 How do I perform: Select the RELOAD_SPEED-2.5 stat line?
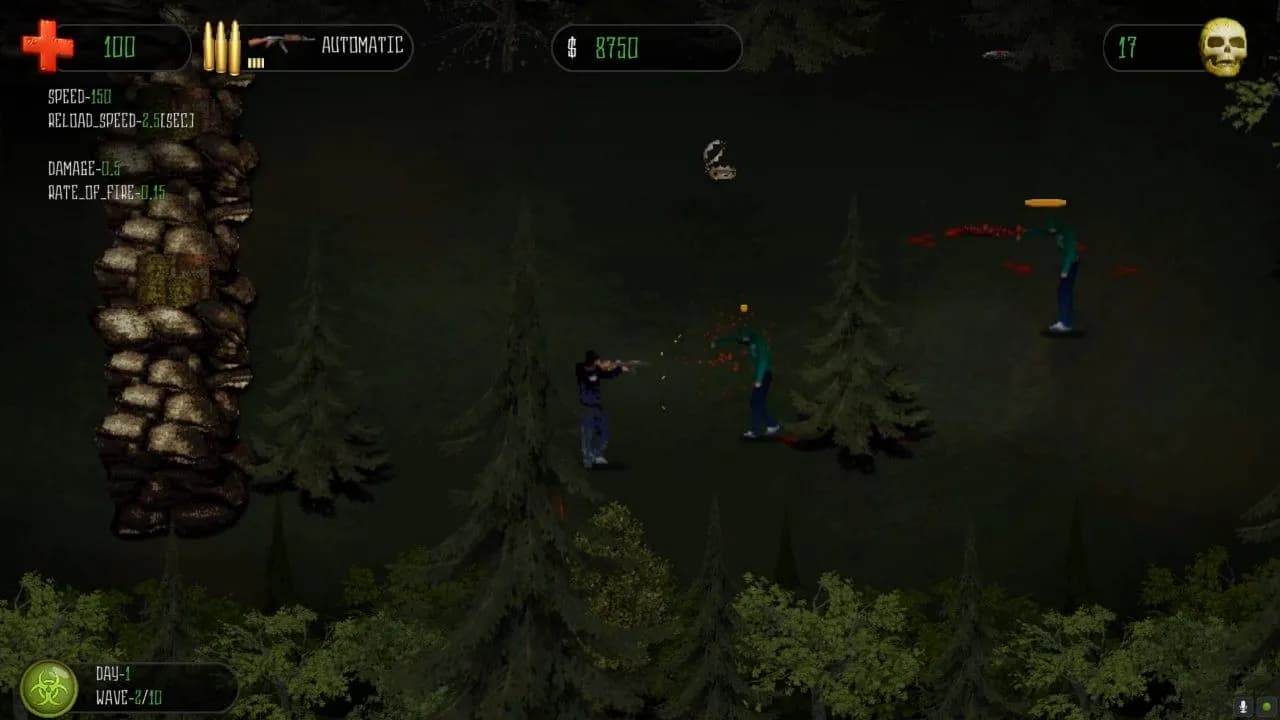[x=120, y=118]
